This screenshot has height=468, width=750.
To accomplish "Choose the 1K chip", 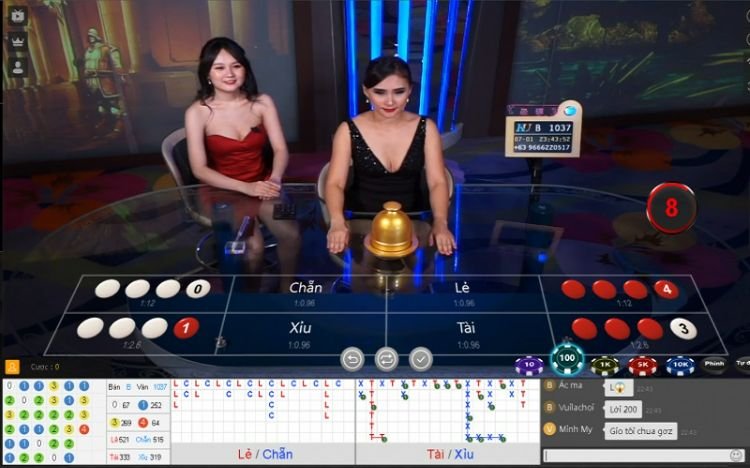I will pos(603,366).
